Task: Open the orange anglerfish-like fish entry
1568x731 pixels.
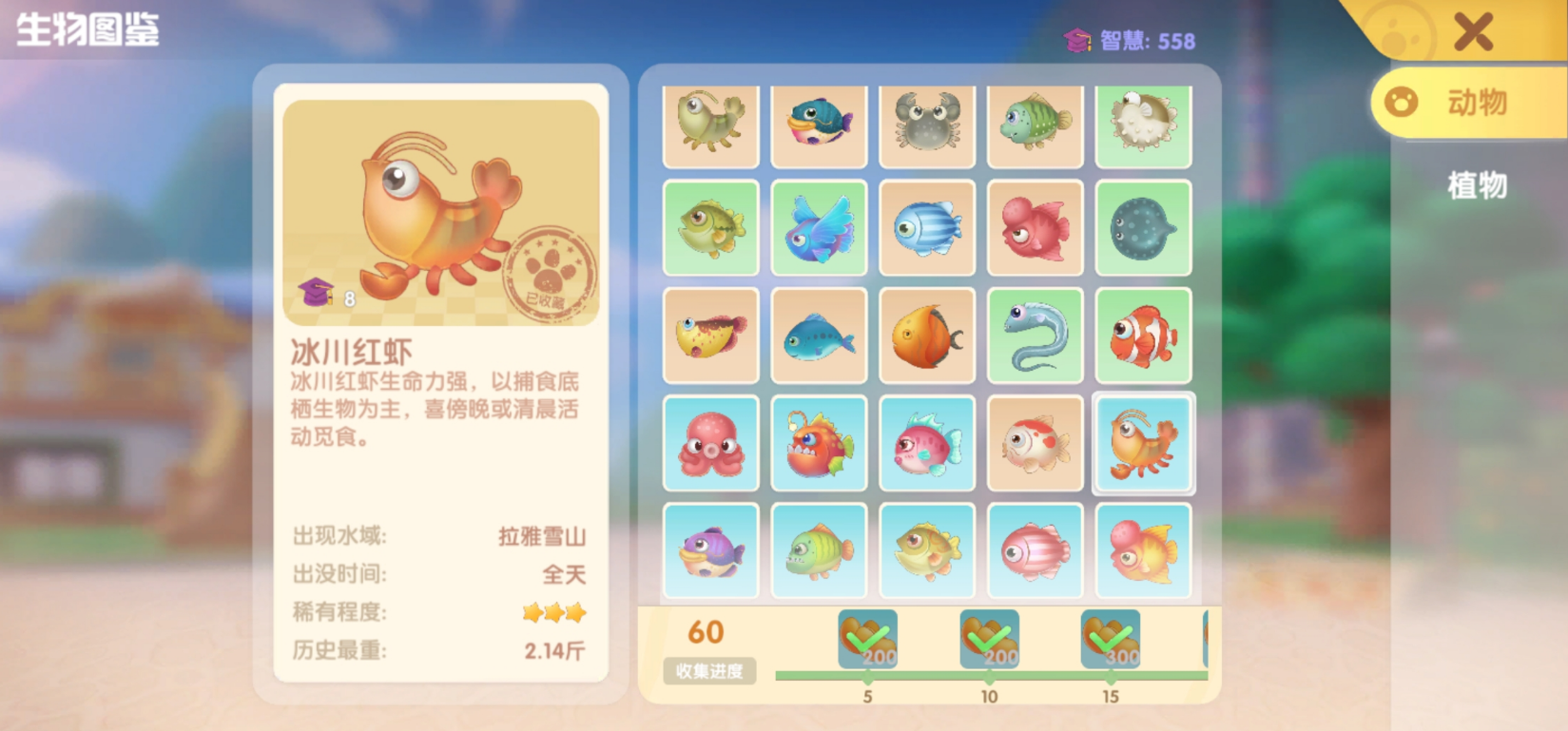Action: click(x=819, y=443)
